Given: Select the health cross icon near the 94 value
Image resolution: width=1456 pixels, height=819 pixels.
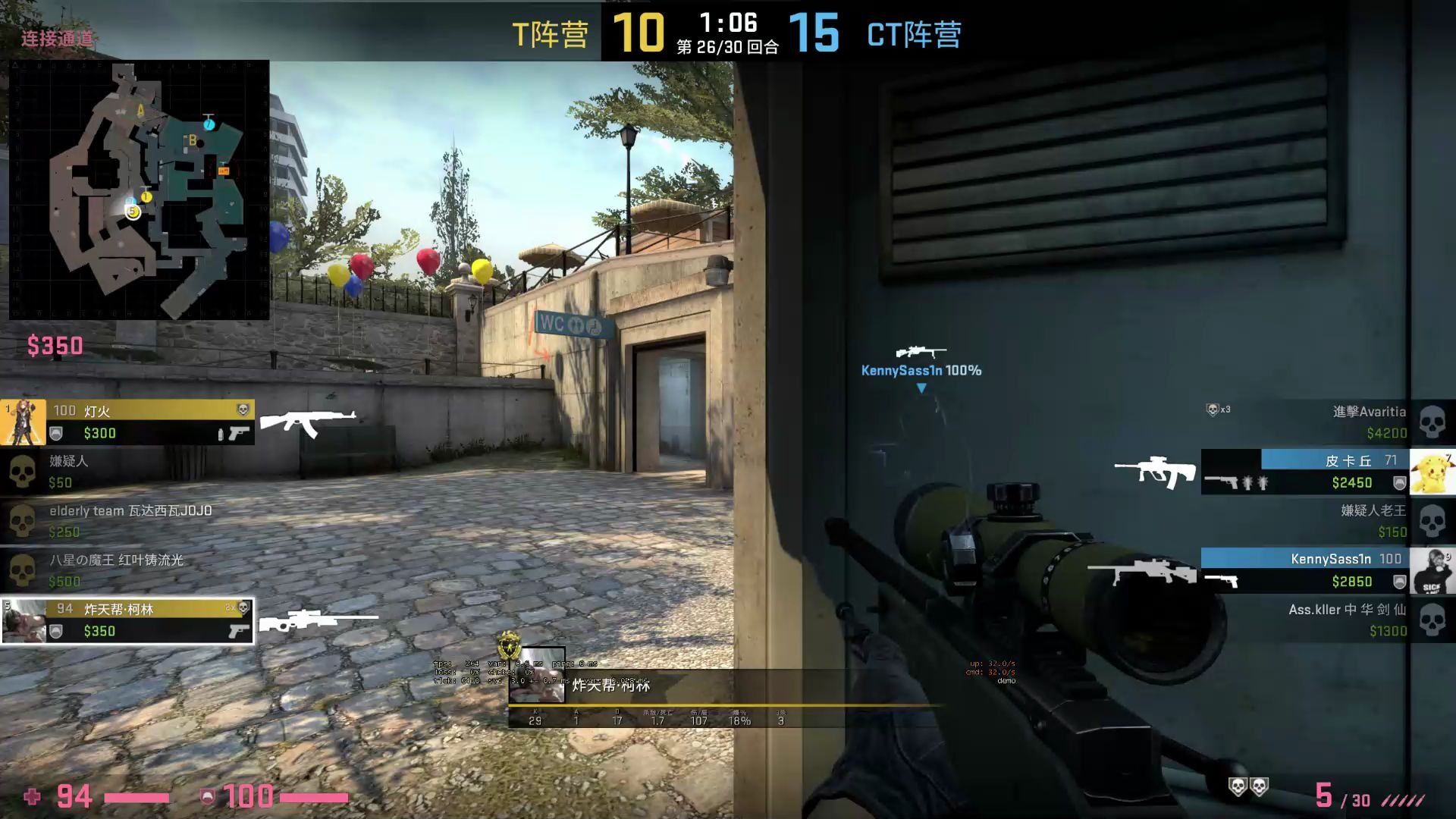Looking at the screenshot, I should [31, 797].
